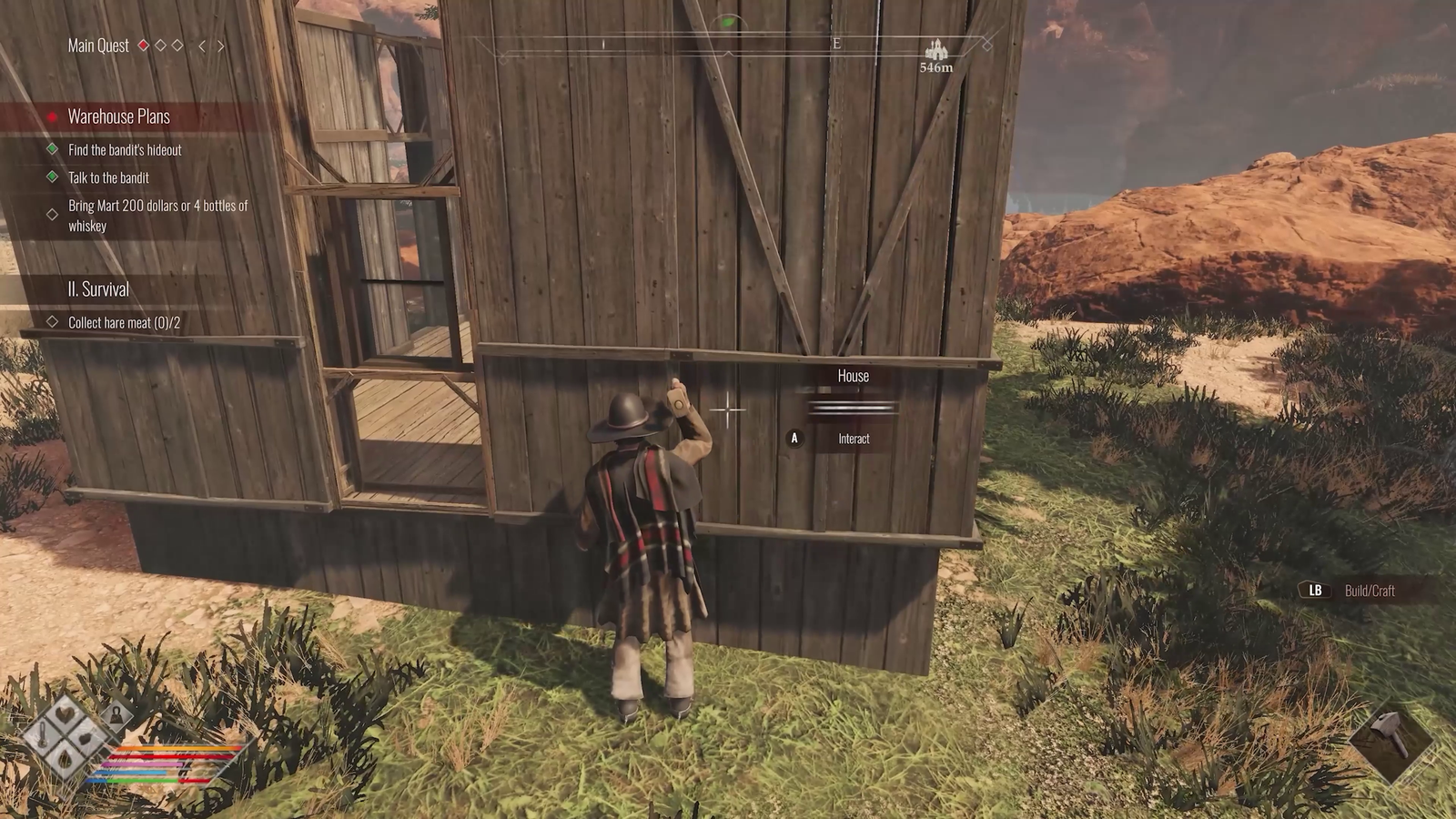This screenshot has width=1456, height=819.
Task: Click the thermometer temperature icon
Action: click(41, 737)
